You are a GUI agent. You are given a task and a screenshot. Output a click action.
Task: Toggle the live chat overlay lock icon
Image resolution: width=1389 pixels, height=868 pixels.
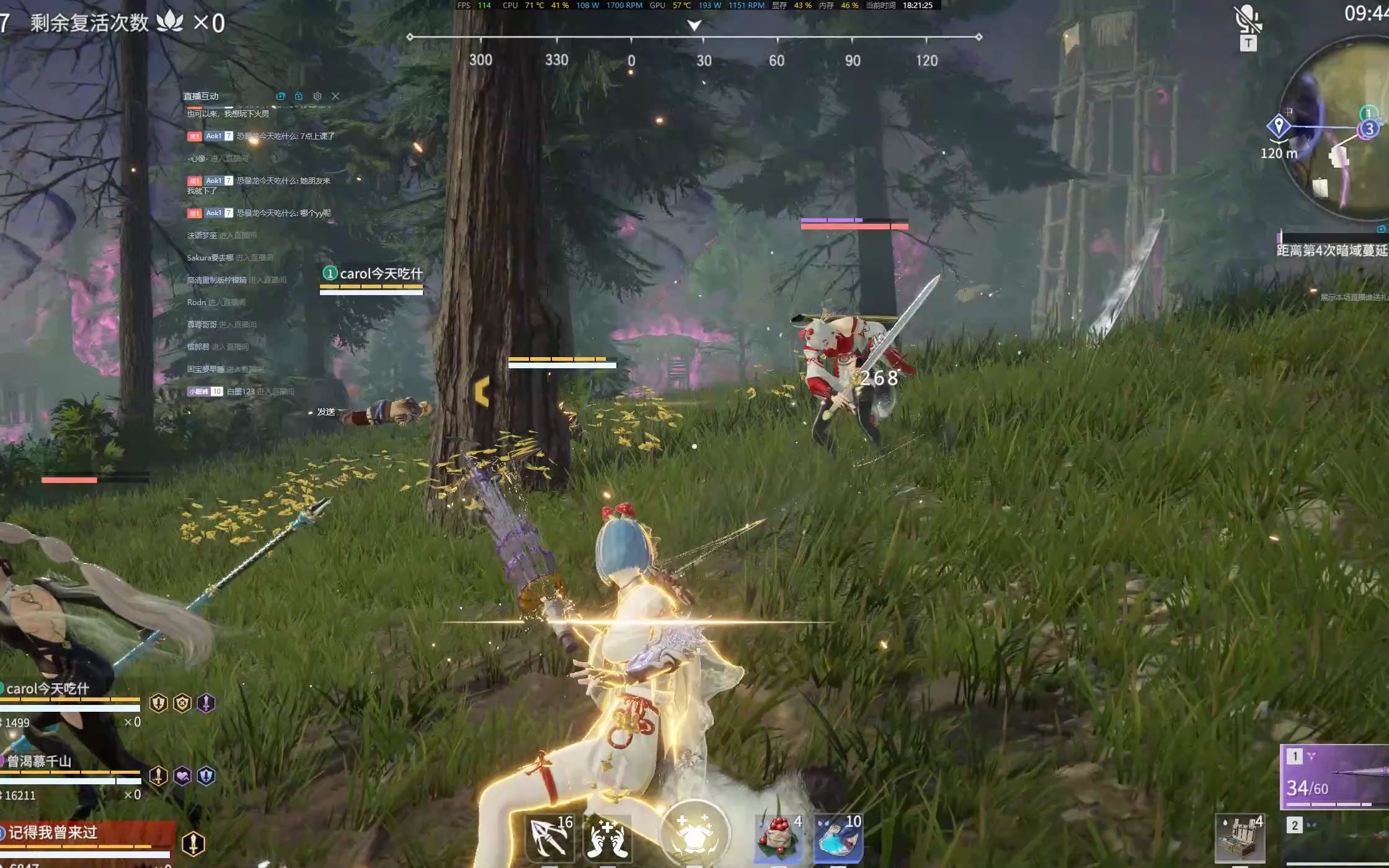point(299,96)
